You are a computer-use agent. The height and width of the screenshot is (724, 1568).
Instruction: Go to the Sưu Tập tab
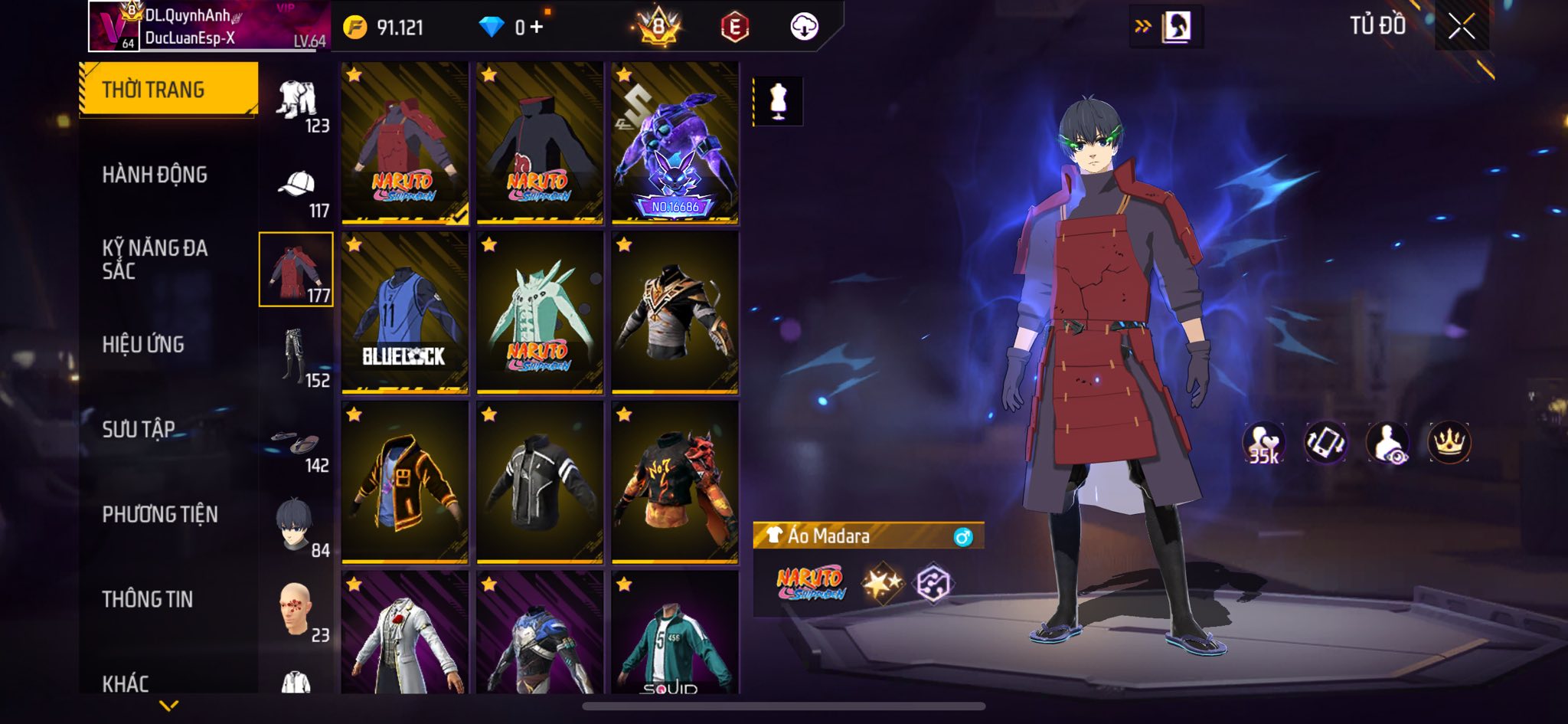139,429
